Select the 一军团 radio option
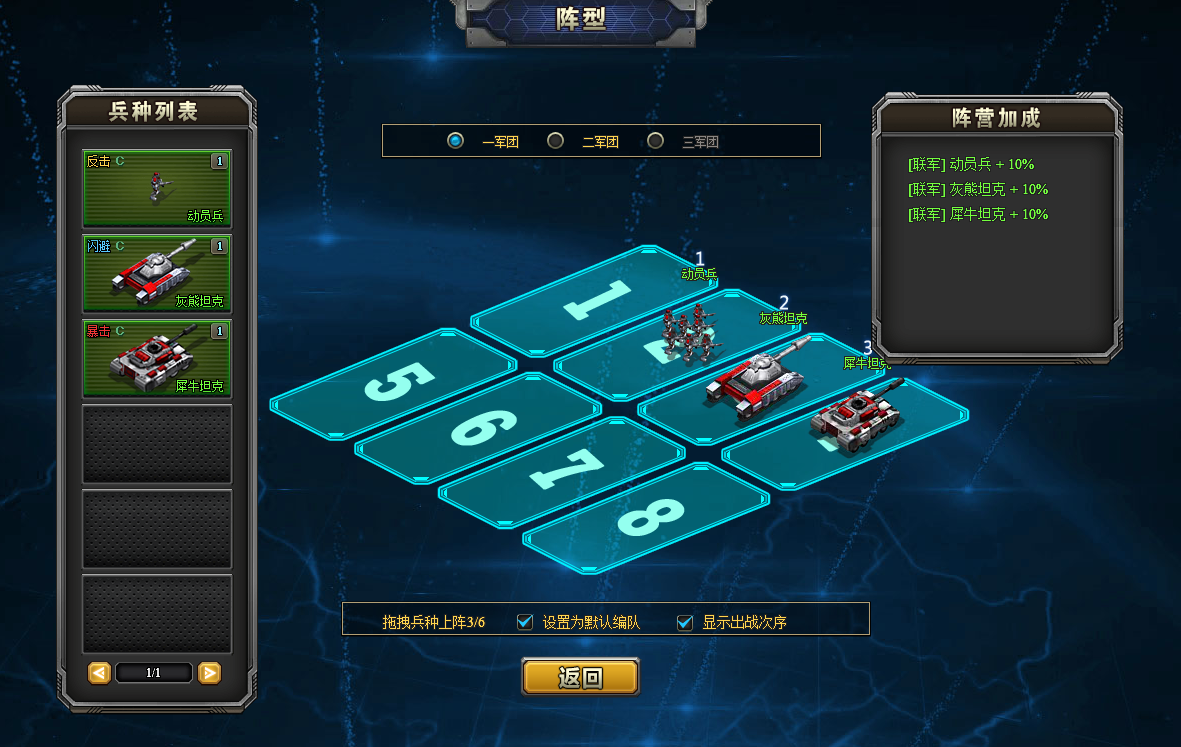 [x=456, y=141]
